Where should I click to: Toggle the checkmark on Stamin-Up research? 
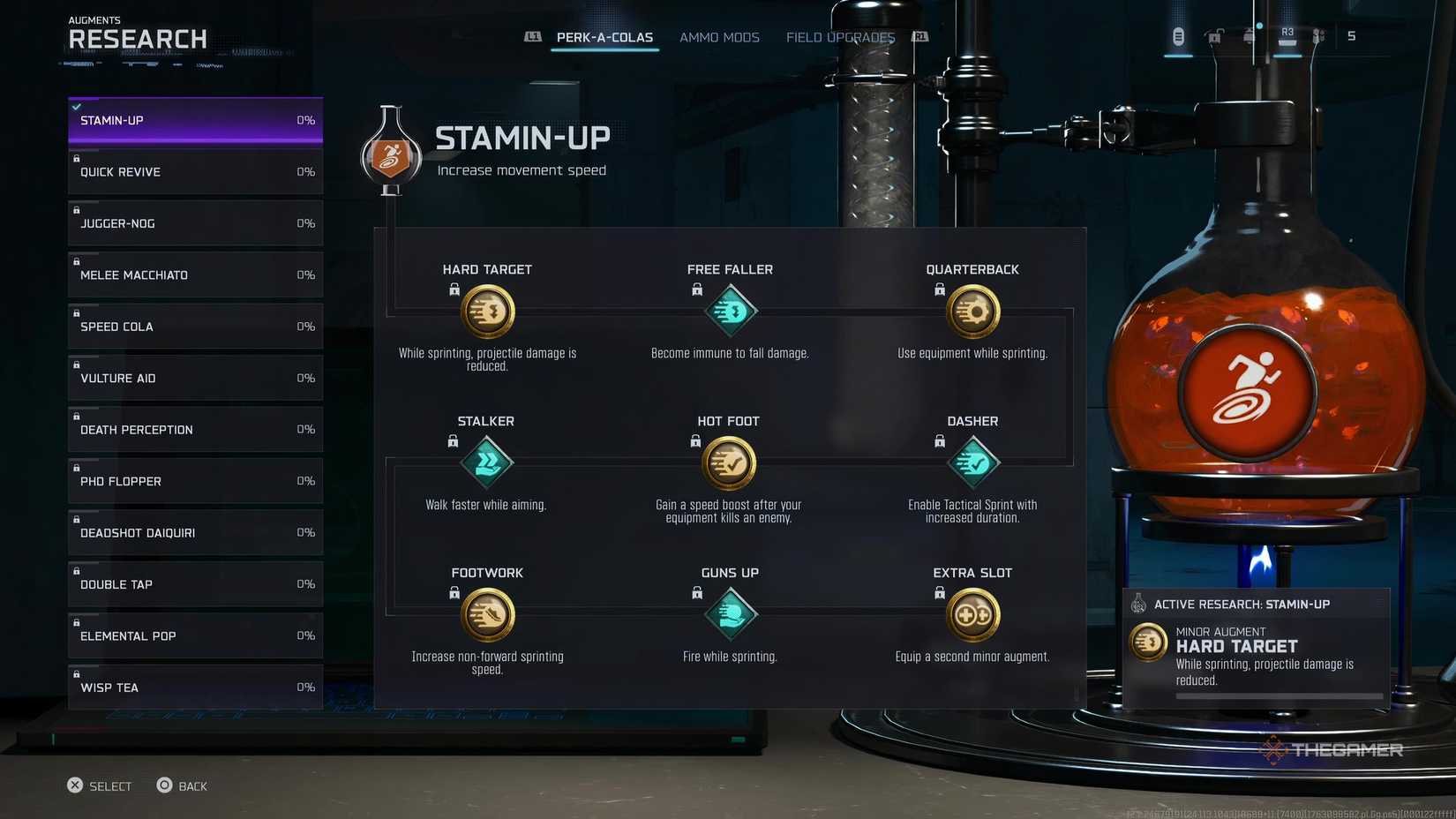[x=78, y=107]
